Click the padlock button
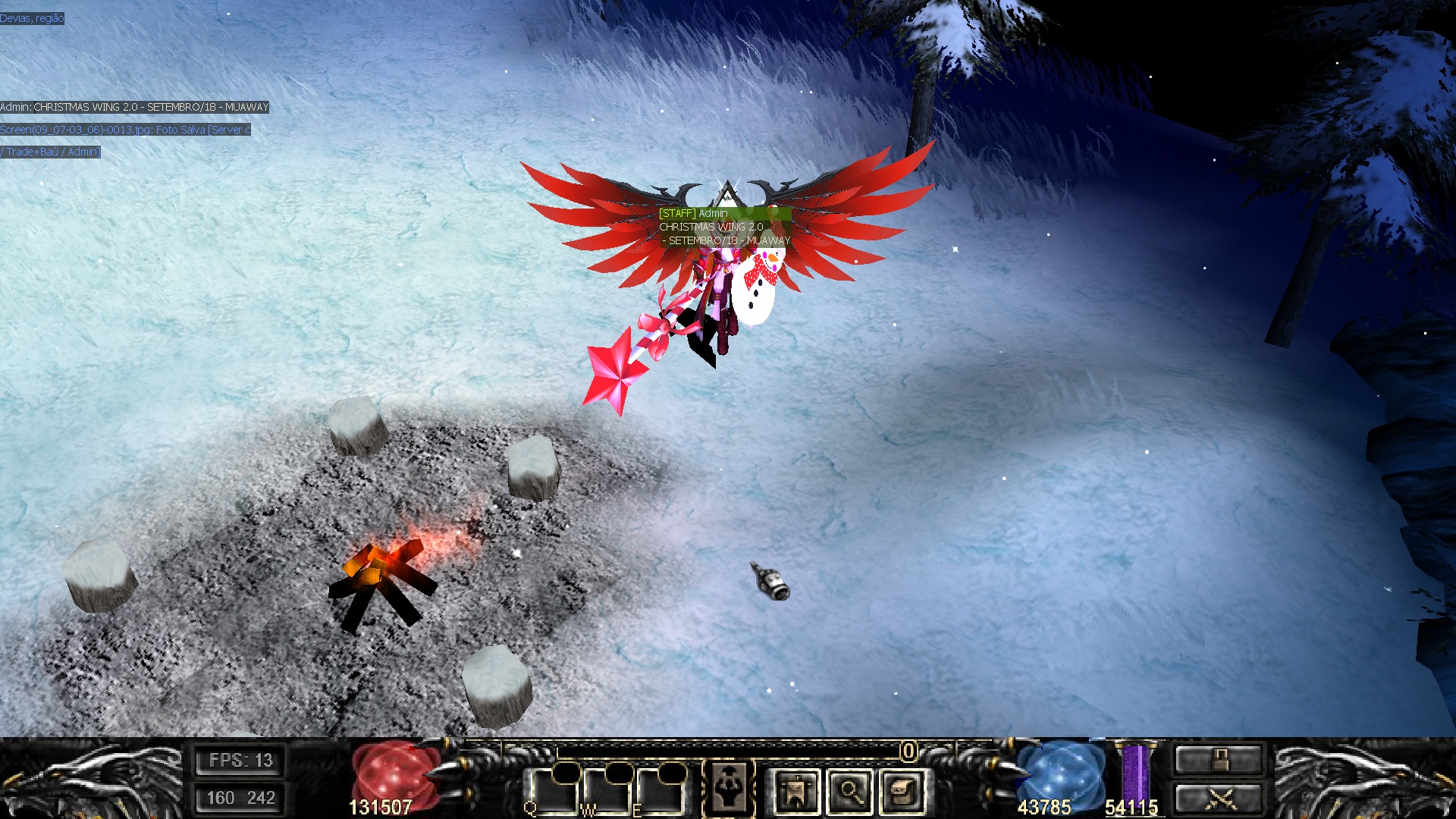 point(1219,760)
